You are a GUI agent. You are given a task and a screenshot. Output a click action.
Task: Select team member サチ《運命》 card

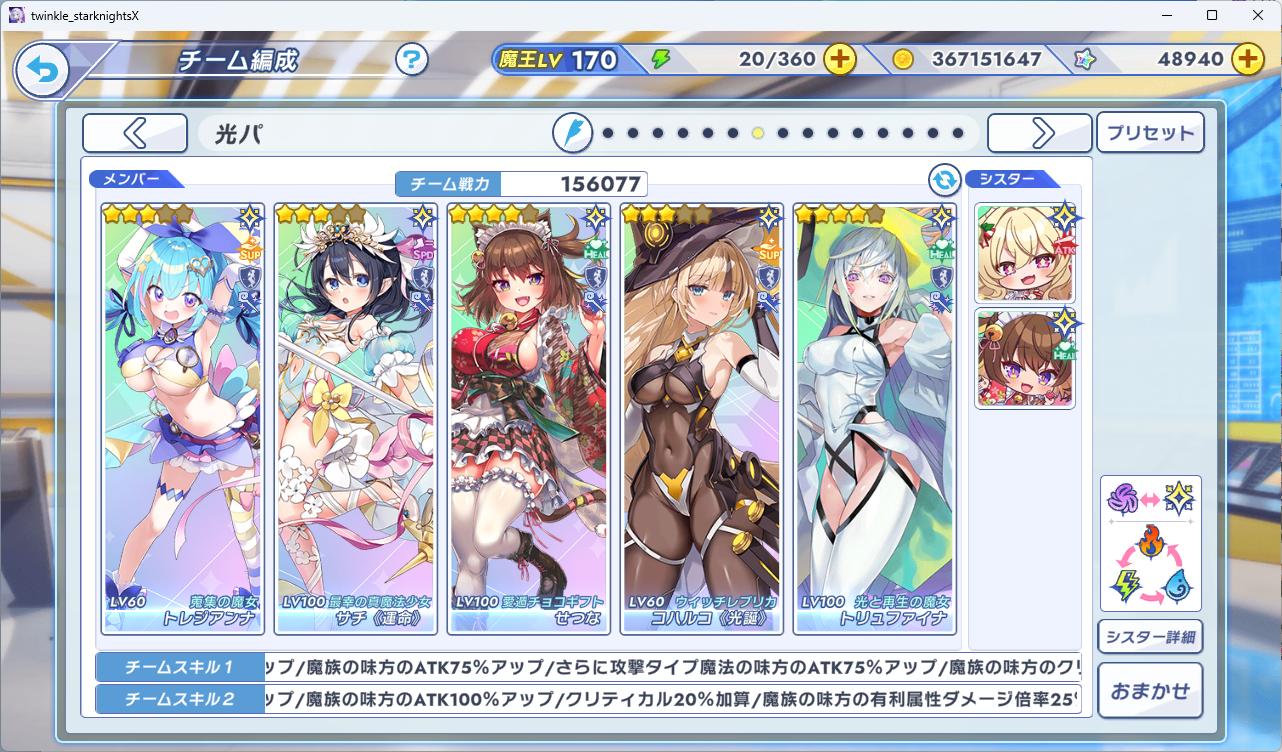click(x=355, y=420)
